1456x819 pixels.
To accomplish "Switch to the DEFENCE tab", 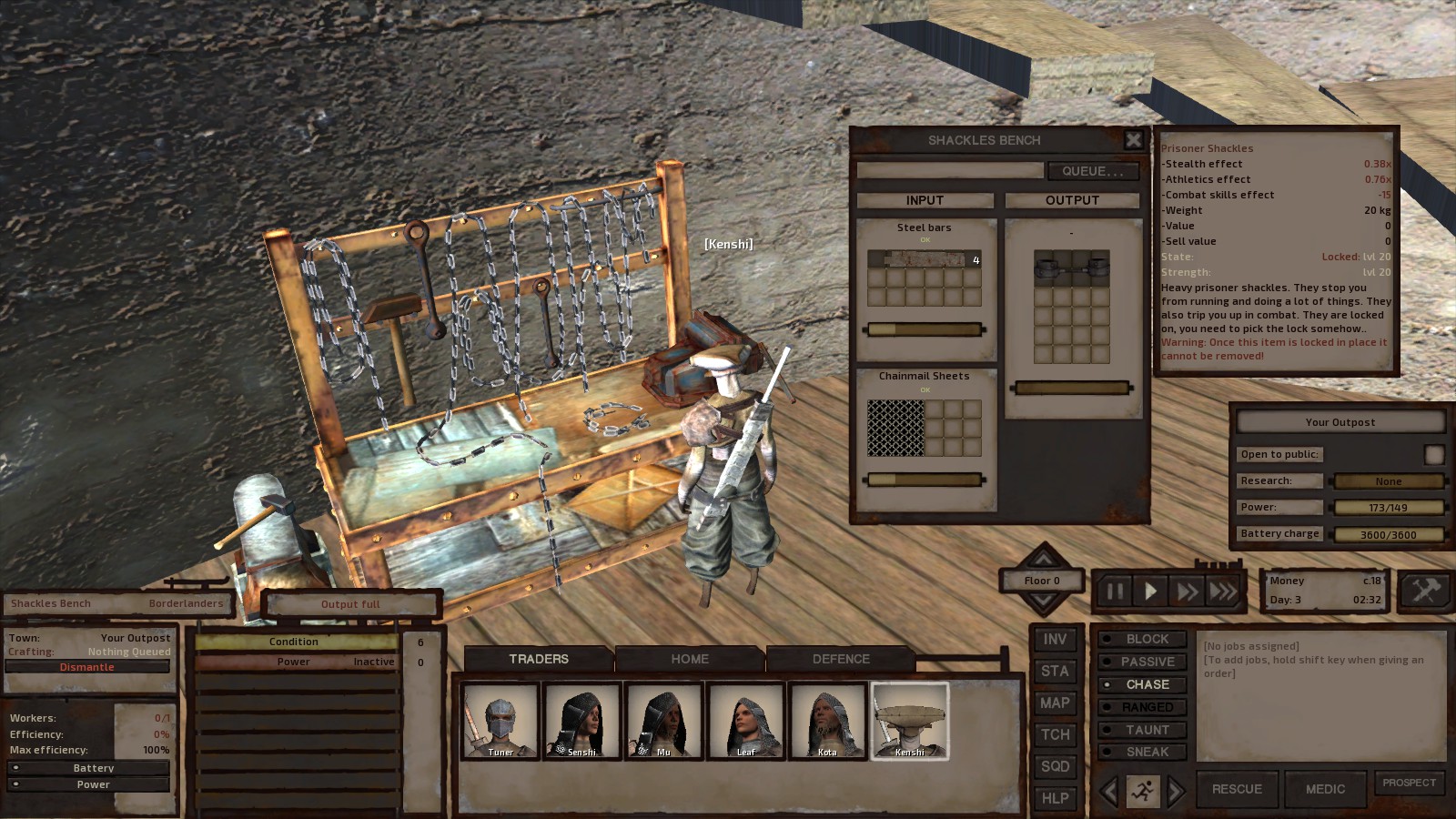I will tap(840, 659).
